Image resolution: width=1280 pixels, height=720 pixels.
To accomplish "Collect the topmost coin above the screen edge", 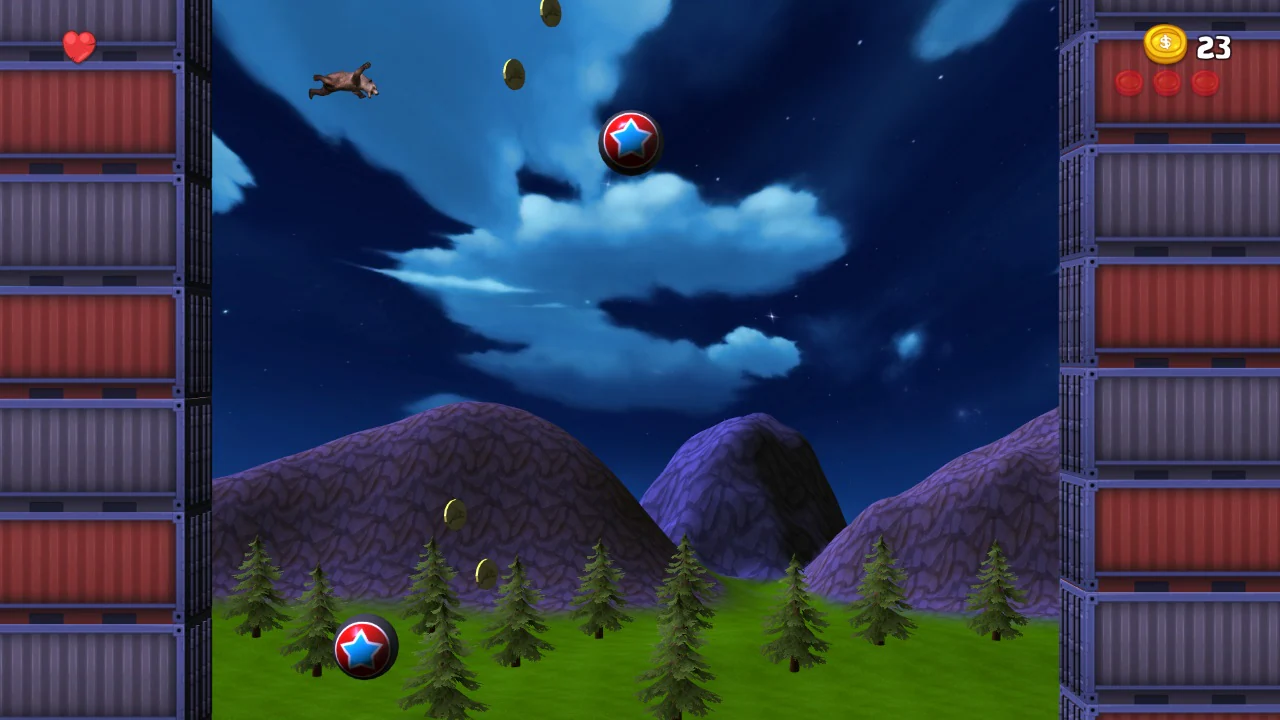I will coord(549,10).
